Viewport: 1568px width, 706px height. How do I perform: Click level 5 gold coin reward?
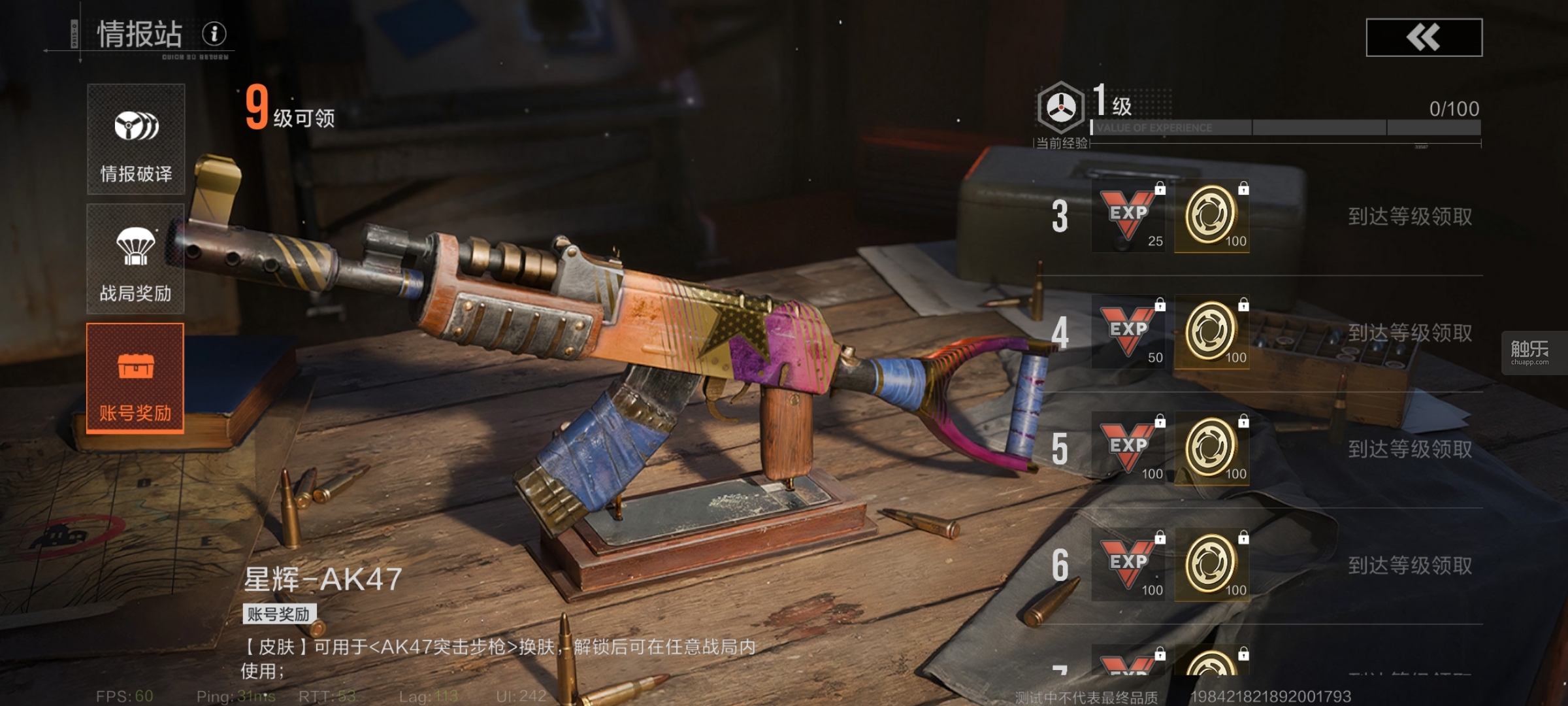pyautogui.click(x=1212, y=448)
